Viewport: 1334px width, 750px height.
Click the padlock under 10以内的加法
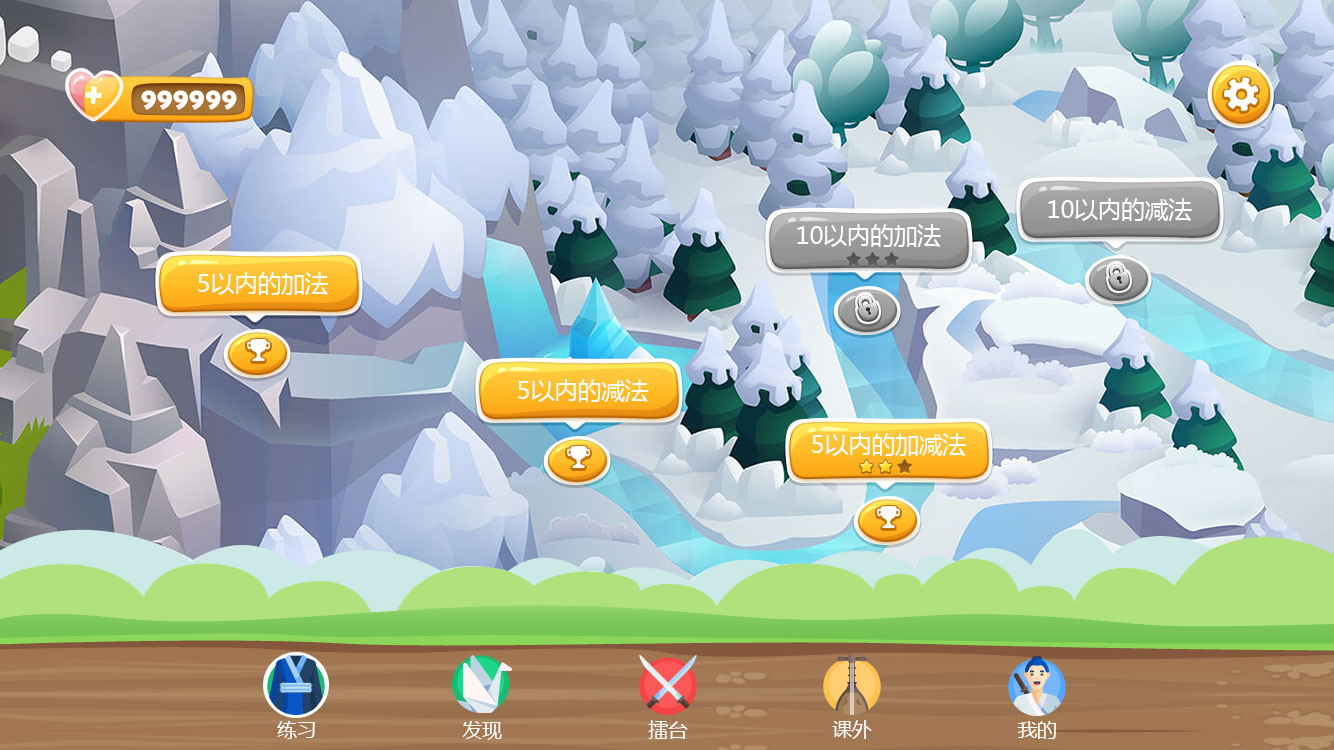click(866, 309)
